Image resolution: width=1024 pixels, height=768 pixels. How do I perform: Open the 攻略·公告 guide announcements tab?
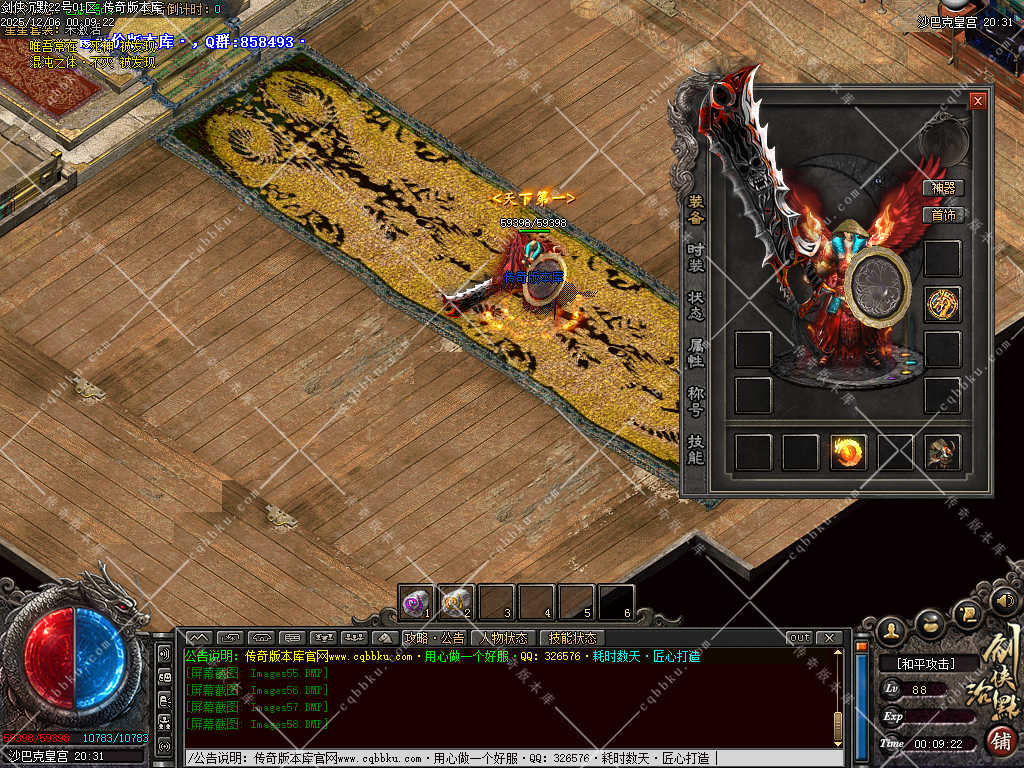click(434, 638)
